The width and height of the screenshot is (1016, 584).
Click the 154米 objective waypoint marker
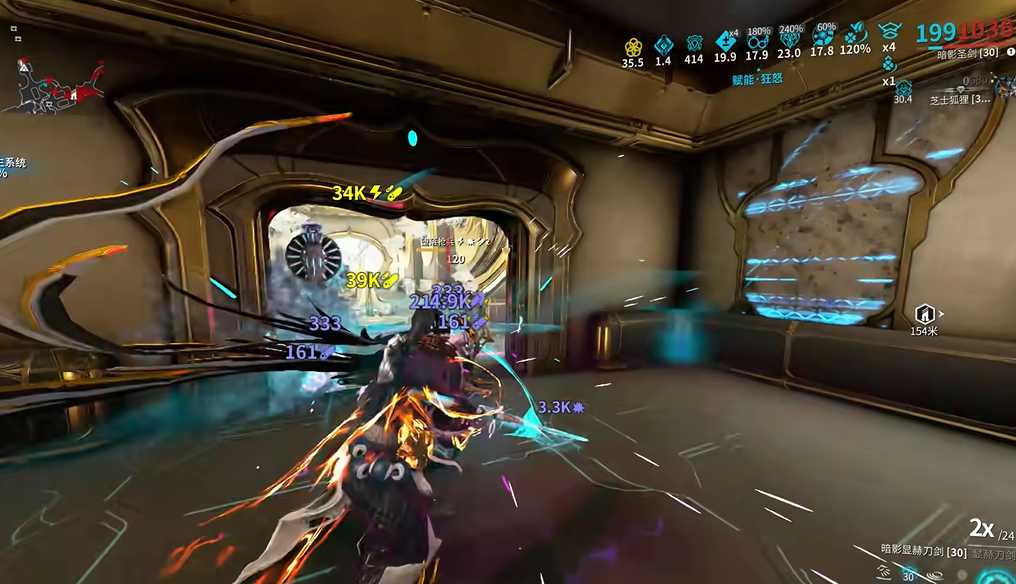[x=924, y=314]
